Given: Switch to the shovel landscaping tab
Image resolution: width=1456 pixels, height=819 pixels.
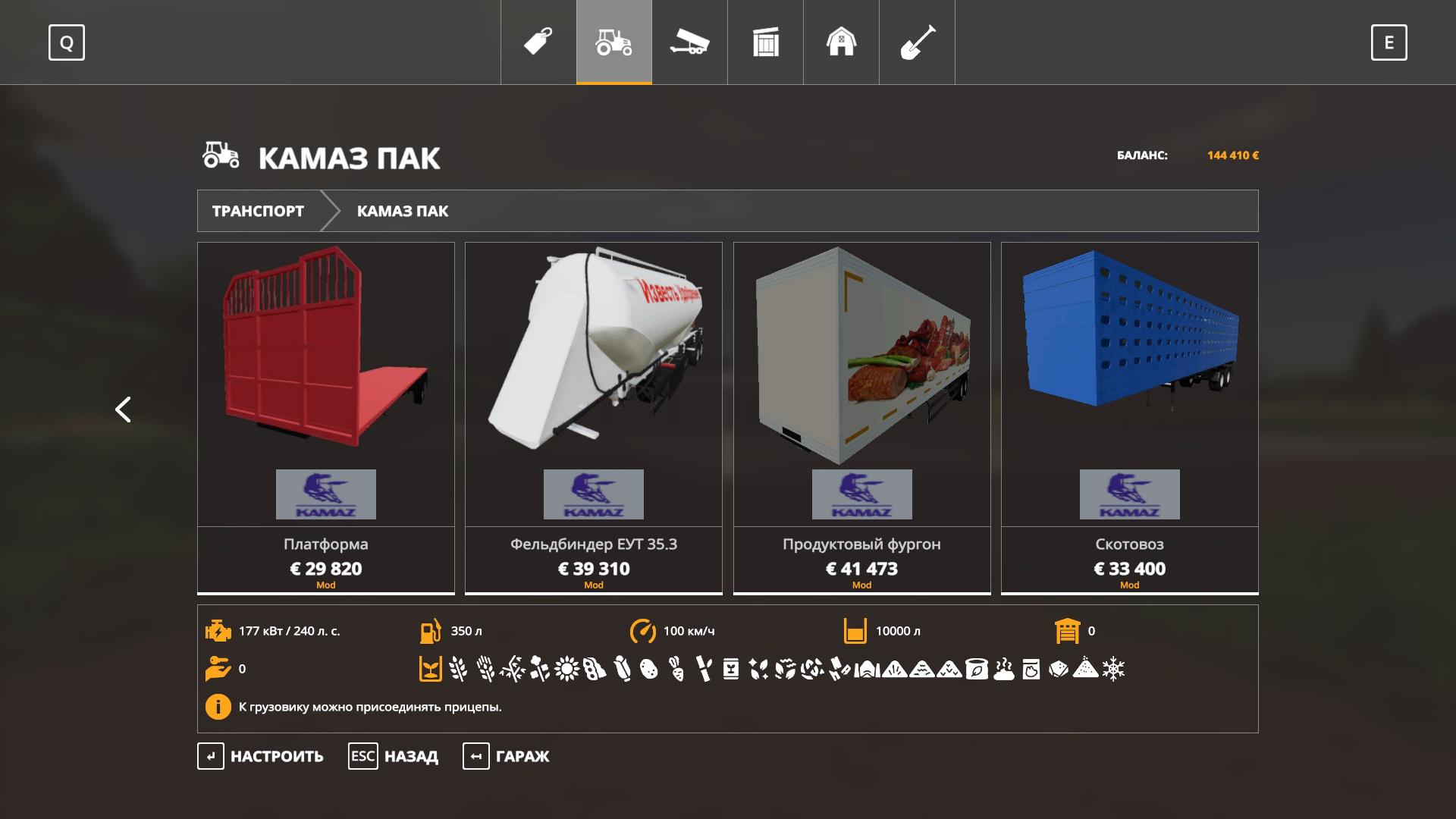Looking at the screenshot, I should [917, 42].
